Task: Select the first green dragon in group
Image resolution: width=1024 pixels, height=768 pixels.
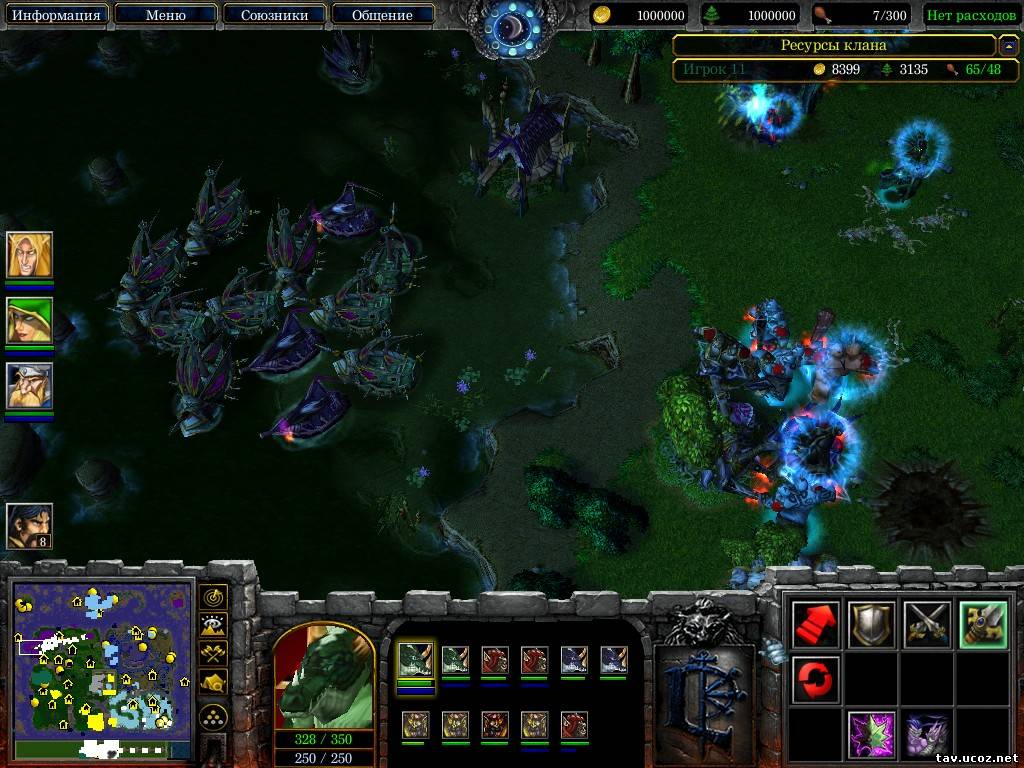Action: pos(415,660)
